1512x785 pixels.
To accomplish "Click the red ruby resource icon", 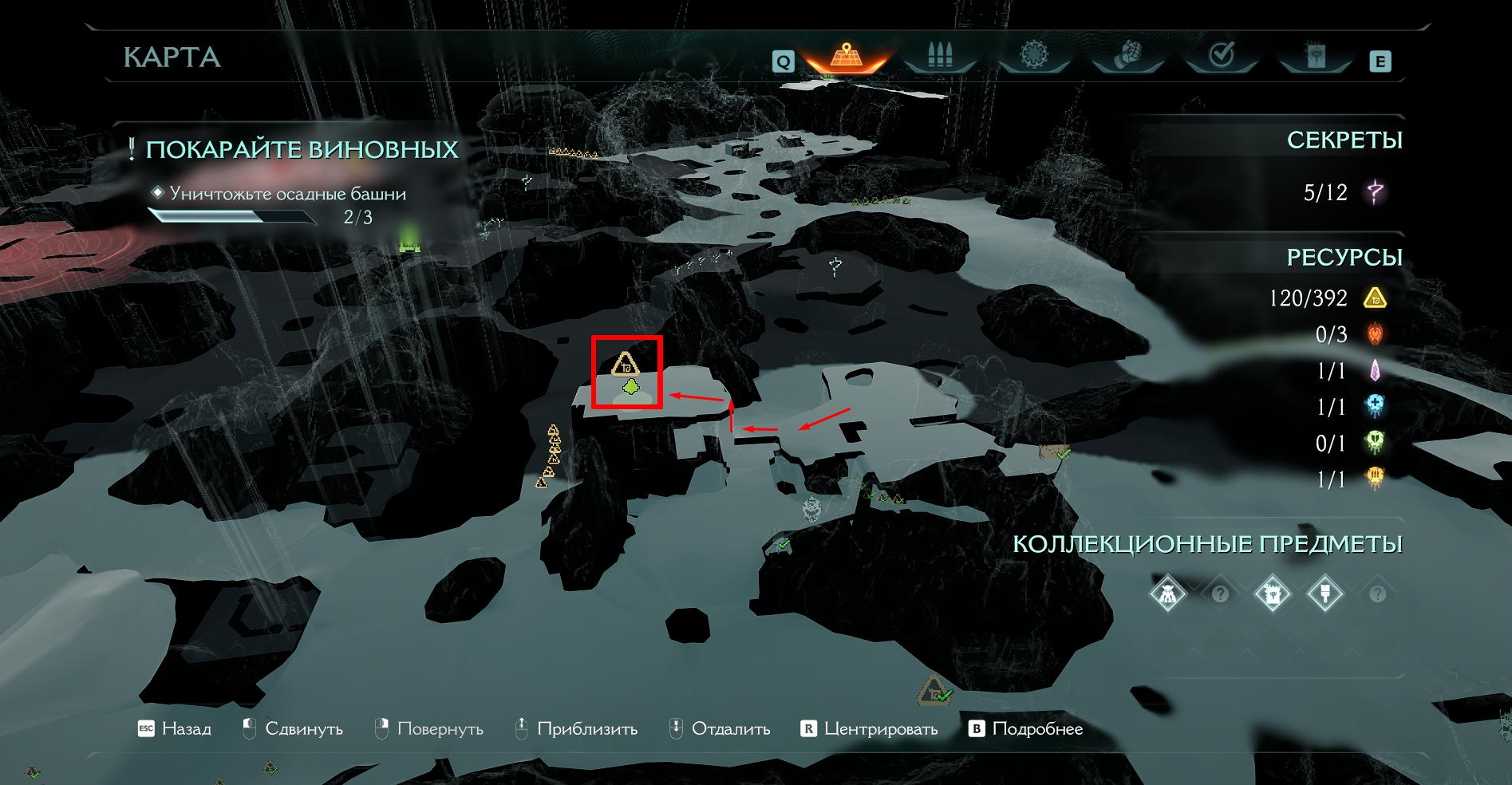I will pos(1375,334).
